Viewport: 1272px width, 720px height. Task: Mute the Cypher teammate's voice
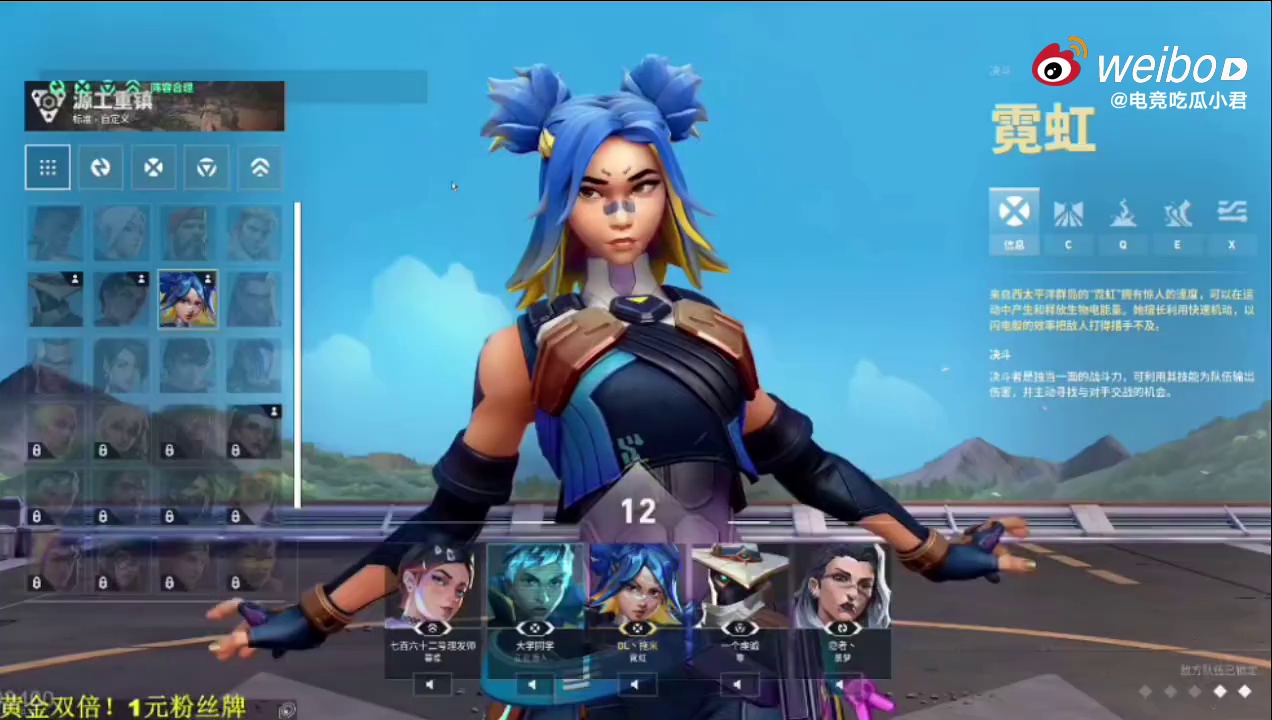738,685
